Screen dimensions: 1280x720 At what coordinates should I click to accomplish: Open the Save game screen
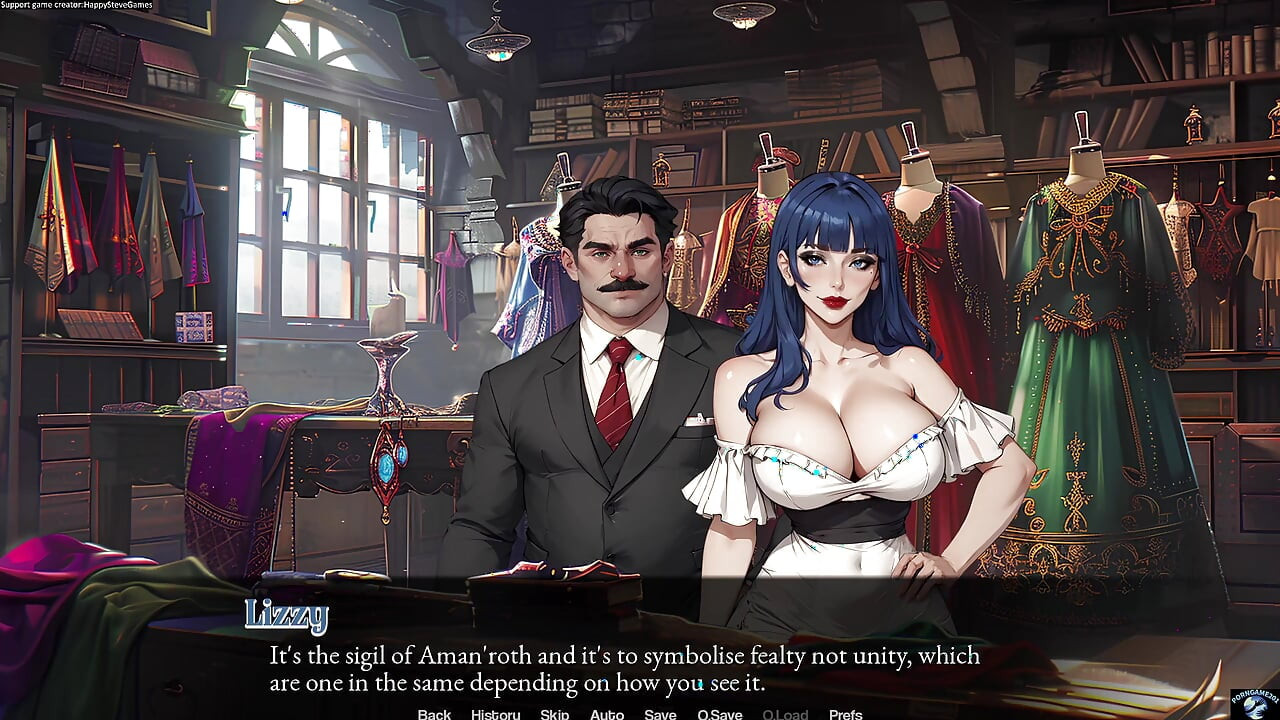point(660,714)
